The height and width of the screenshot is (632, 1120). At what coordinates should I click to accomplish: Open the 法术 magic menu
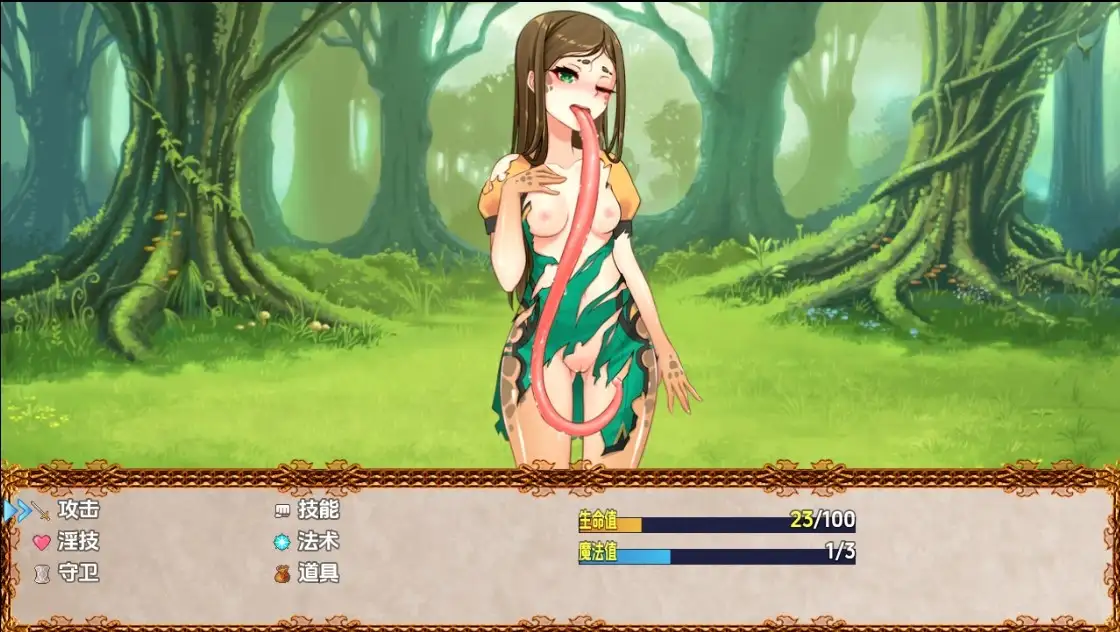[317, 542]
